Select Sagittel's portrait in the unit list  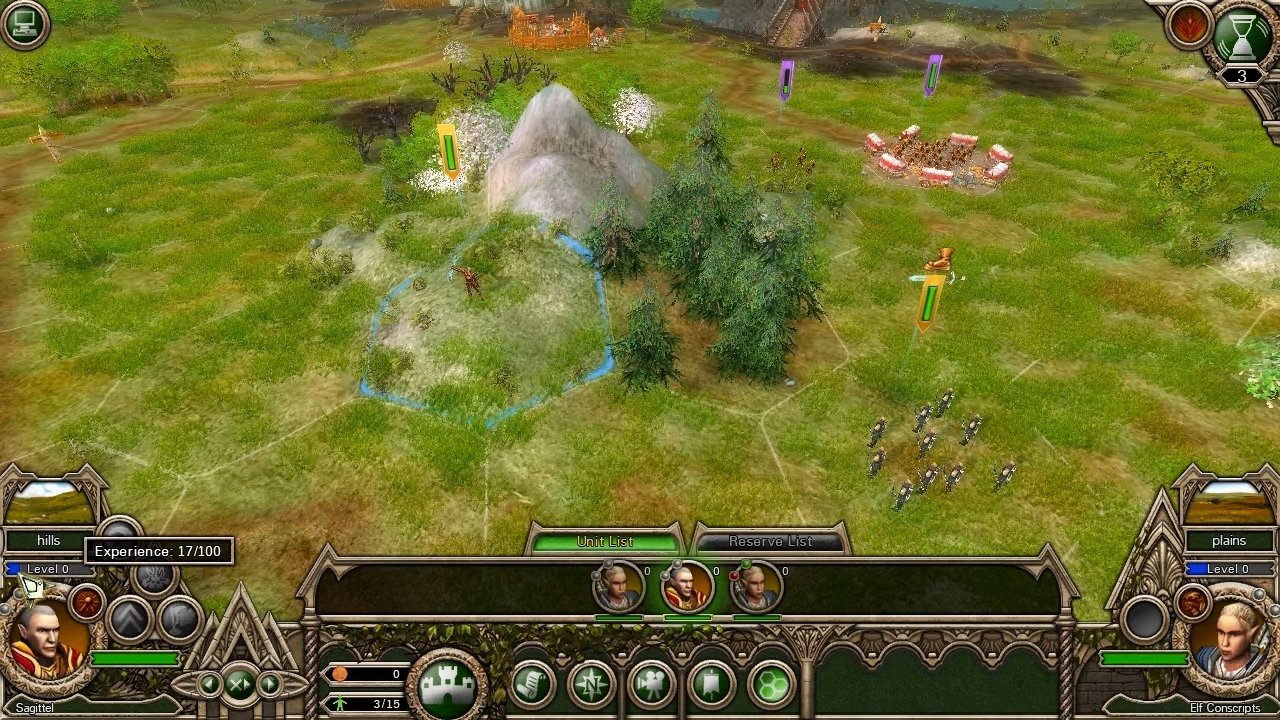coord(687,588)
